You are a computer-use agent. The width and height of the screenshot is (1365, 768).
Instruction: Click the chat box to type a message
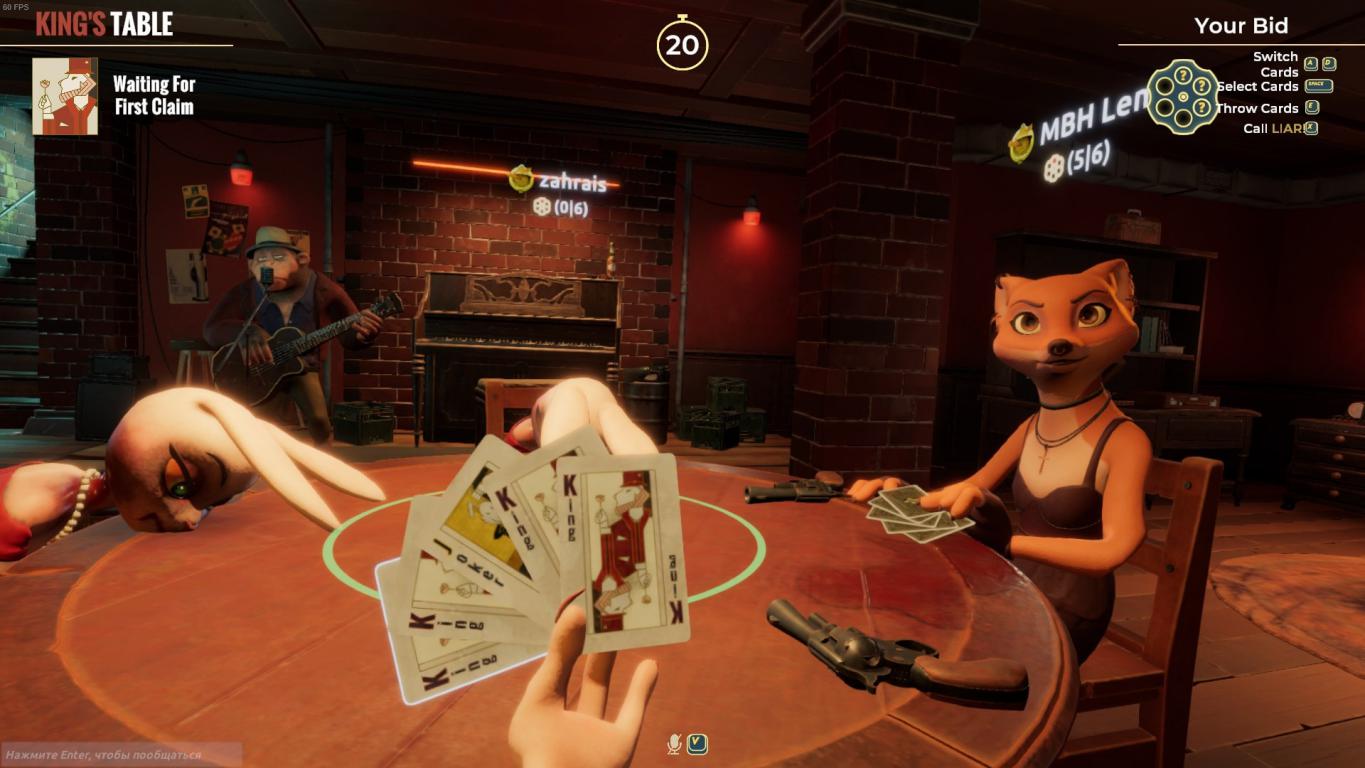click(x=120, y=754)
